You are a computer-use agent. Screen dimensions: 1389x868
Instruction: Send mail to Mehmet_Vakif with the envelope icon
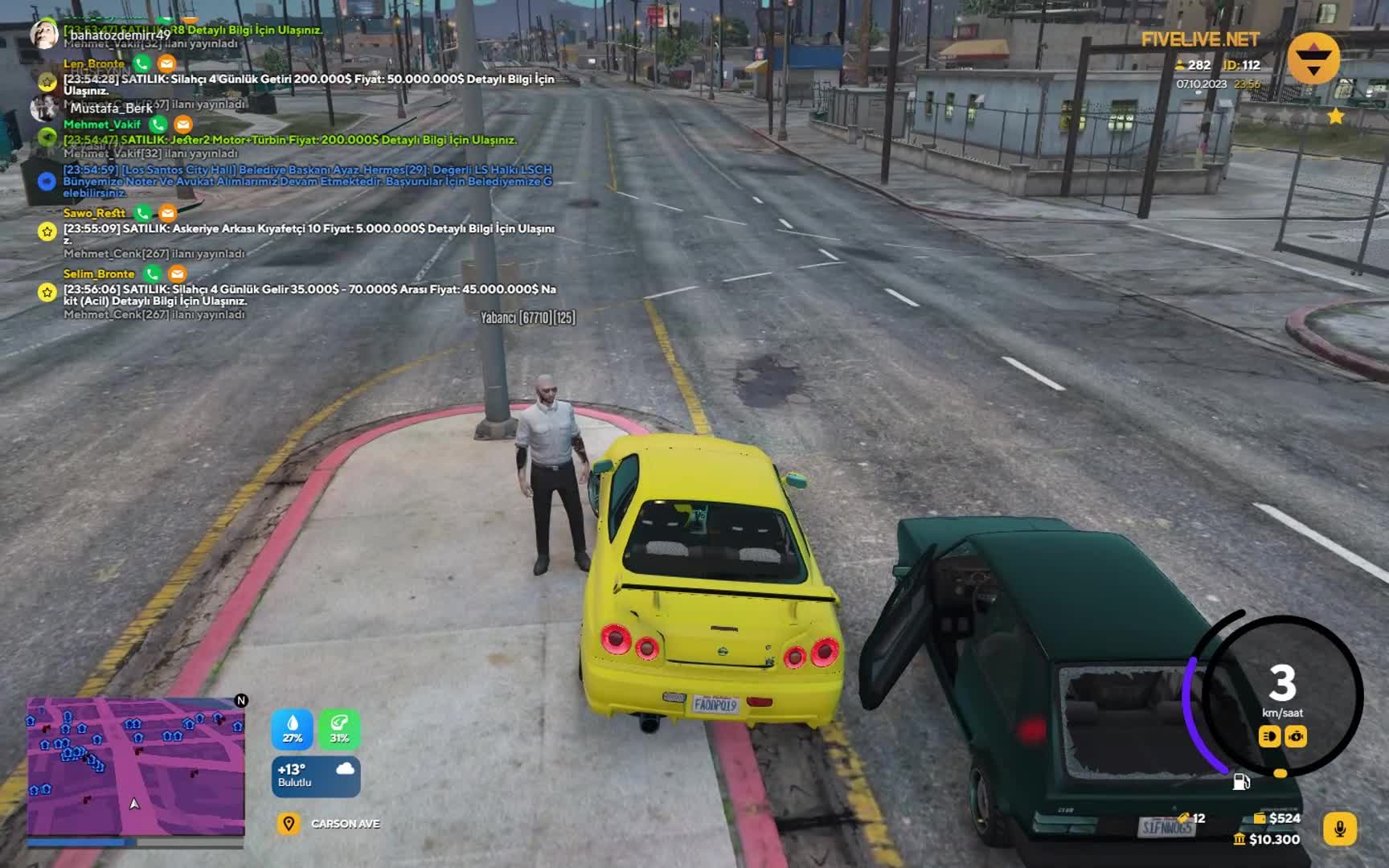[183, 125]
